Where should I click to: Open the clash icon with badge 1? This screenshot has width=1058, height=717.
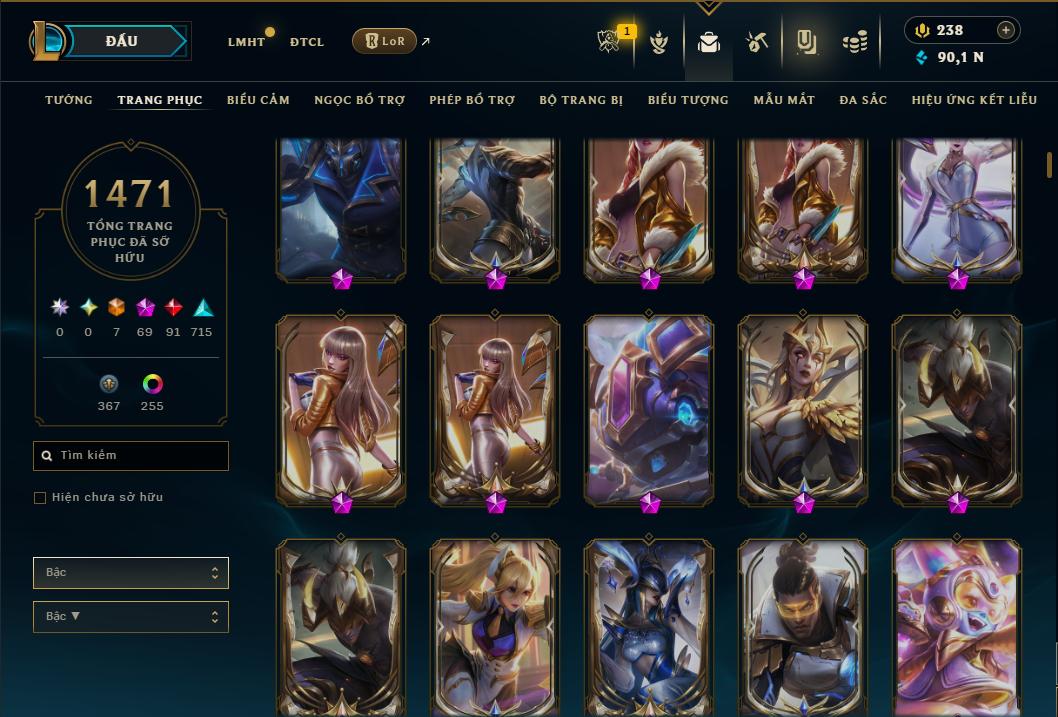(609, 43)
